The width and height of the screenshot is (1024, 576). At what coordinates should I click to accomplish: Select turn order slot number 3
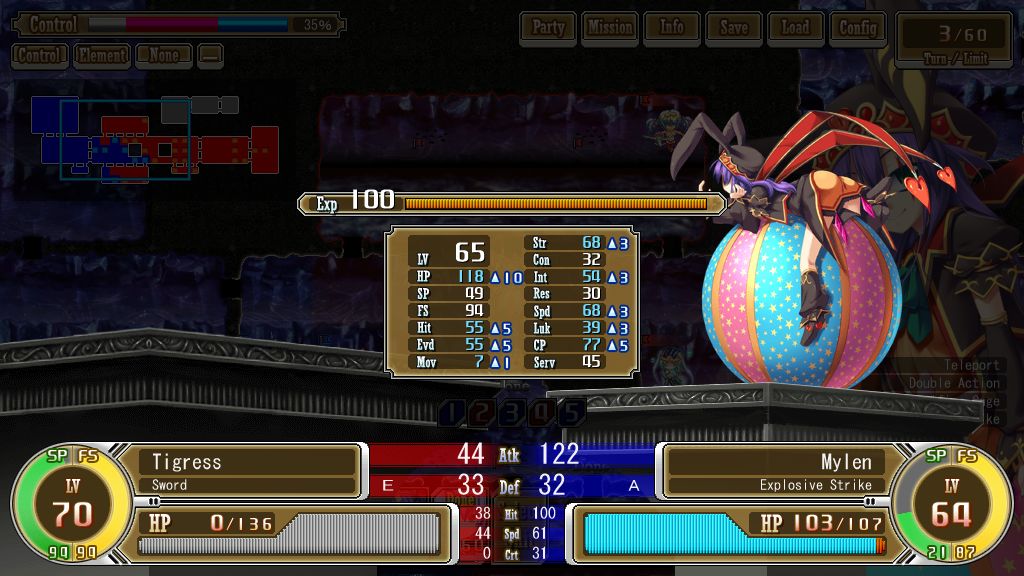pyautogui.click(x=512, y=412)
